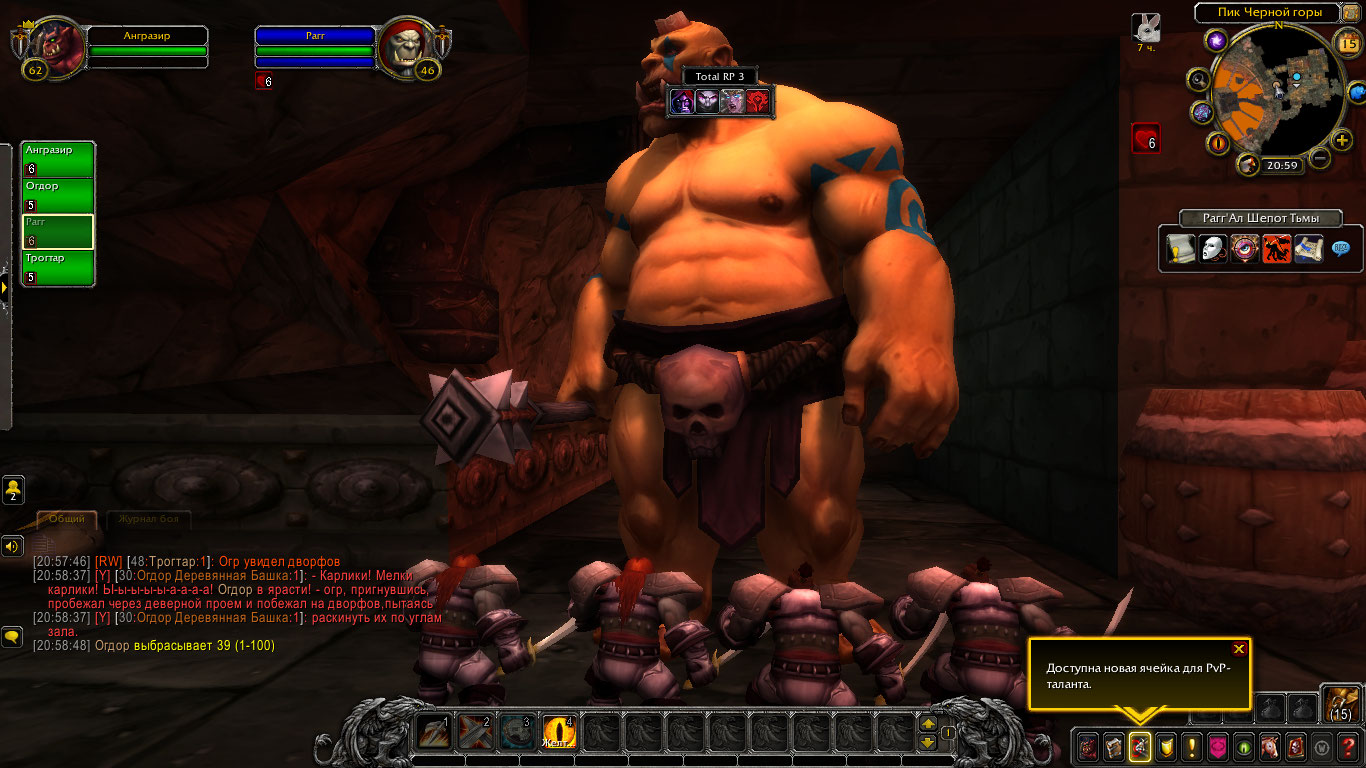Select Трогтар in the party frames
This screenshot has height=768, width=1366.
(x=58, y=268)
